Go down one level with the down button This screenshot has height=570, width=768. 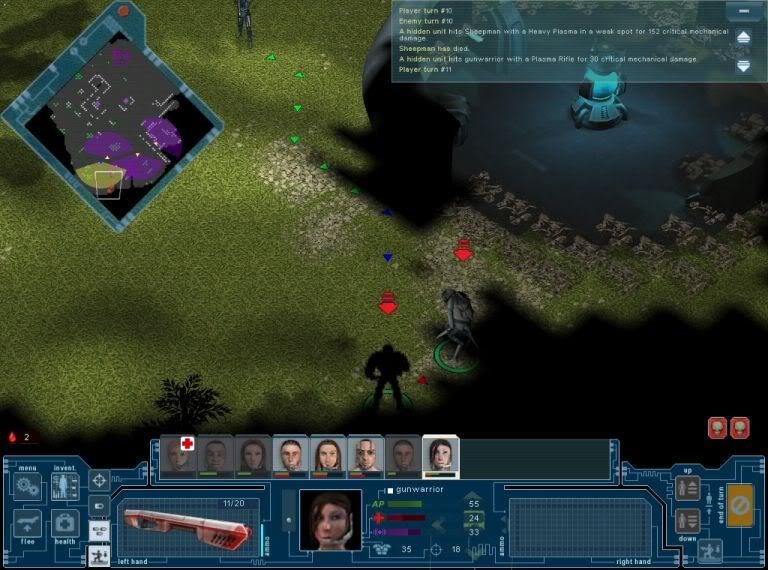687,520
